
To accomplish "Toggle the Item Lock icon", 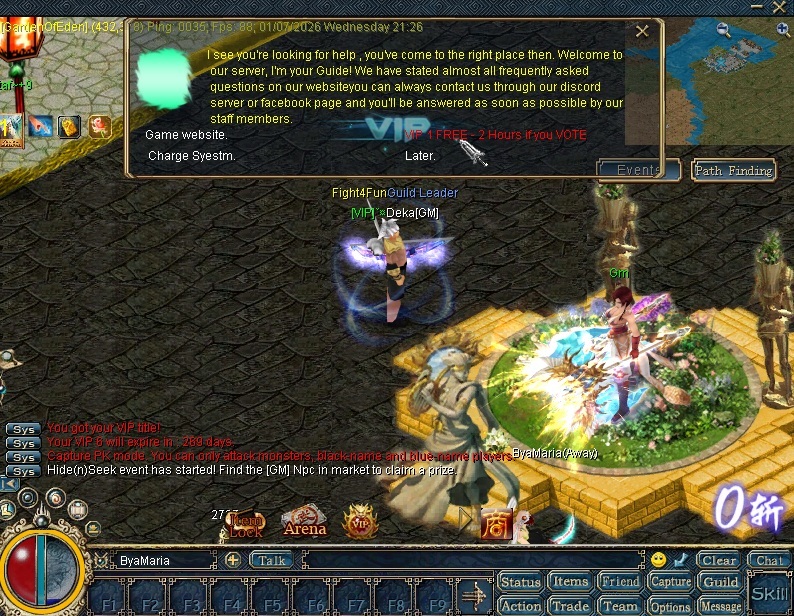I will point(246,523).
